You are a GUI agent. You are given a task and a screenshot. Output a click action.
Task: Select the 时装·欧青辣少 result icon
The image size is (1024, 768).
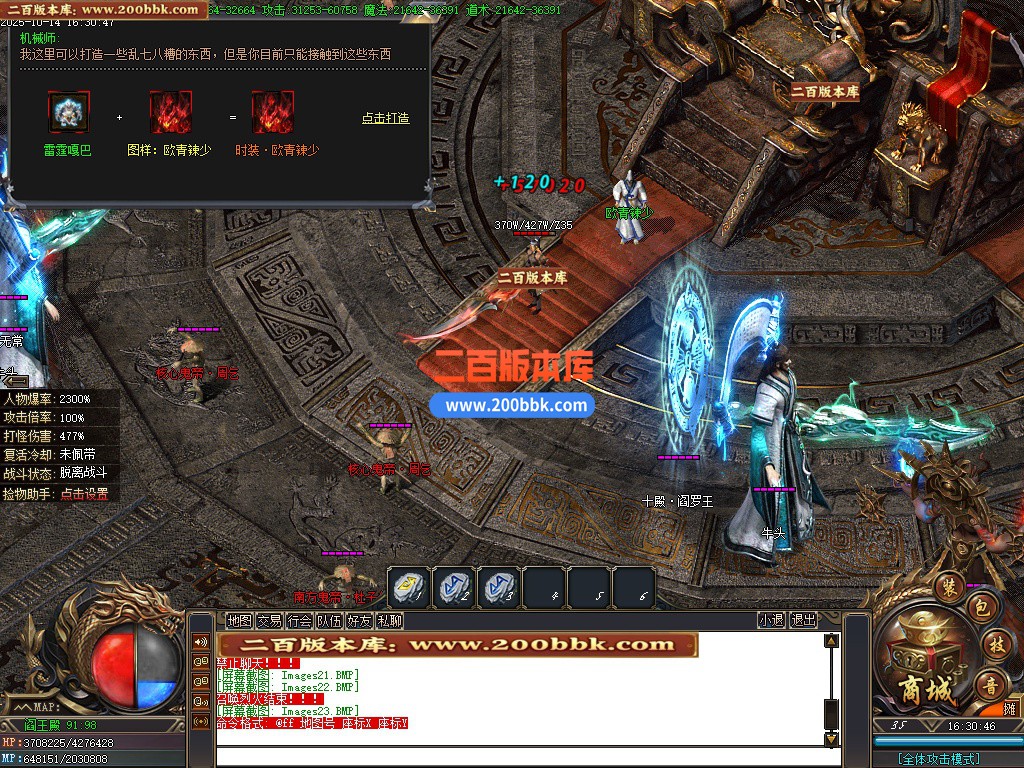click(x=272, y=112)
